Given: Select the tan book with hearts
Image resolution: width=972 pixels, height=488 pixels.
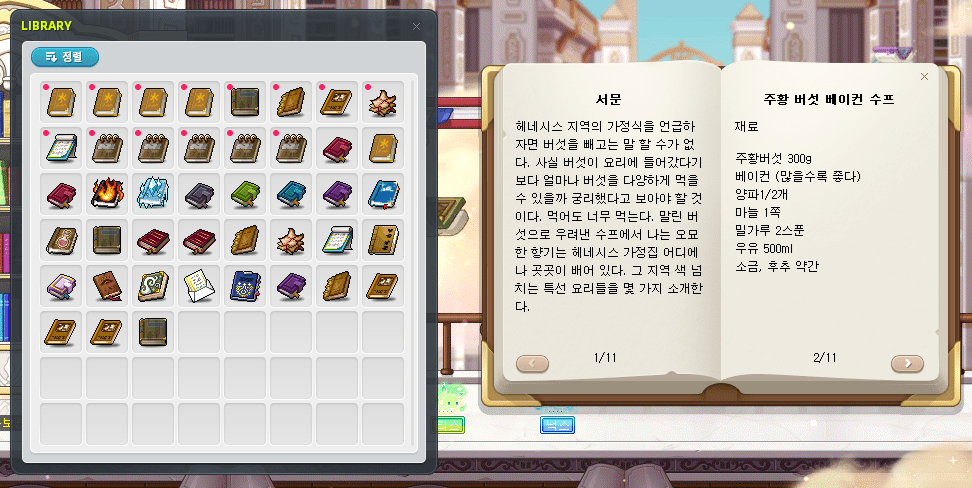Looking at the screenshot, I should point(382,239).
